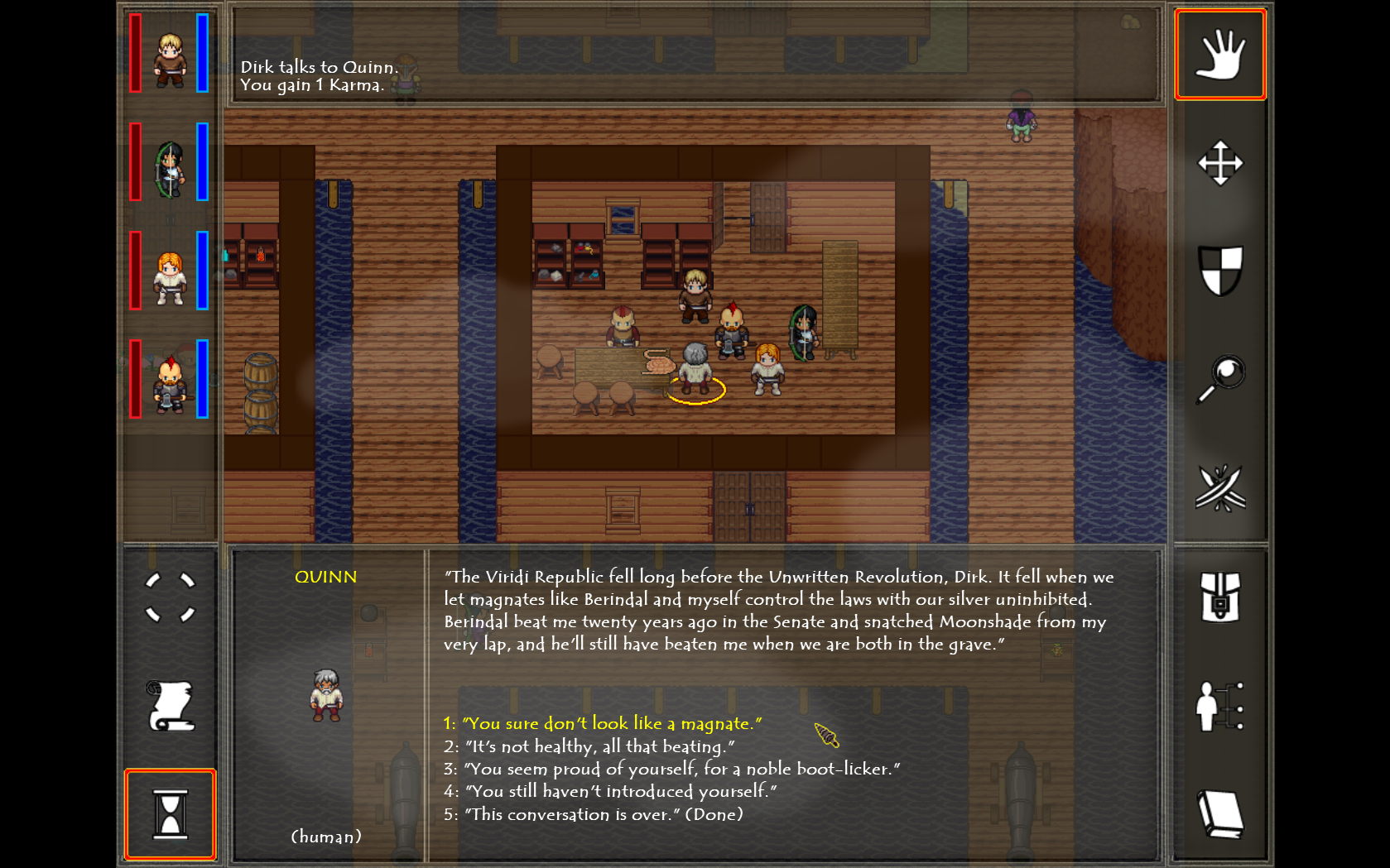Toggle the hourglass wait mode
The height and width of the screenshot is (868, 1390).
(x=170, y=813)
